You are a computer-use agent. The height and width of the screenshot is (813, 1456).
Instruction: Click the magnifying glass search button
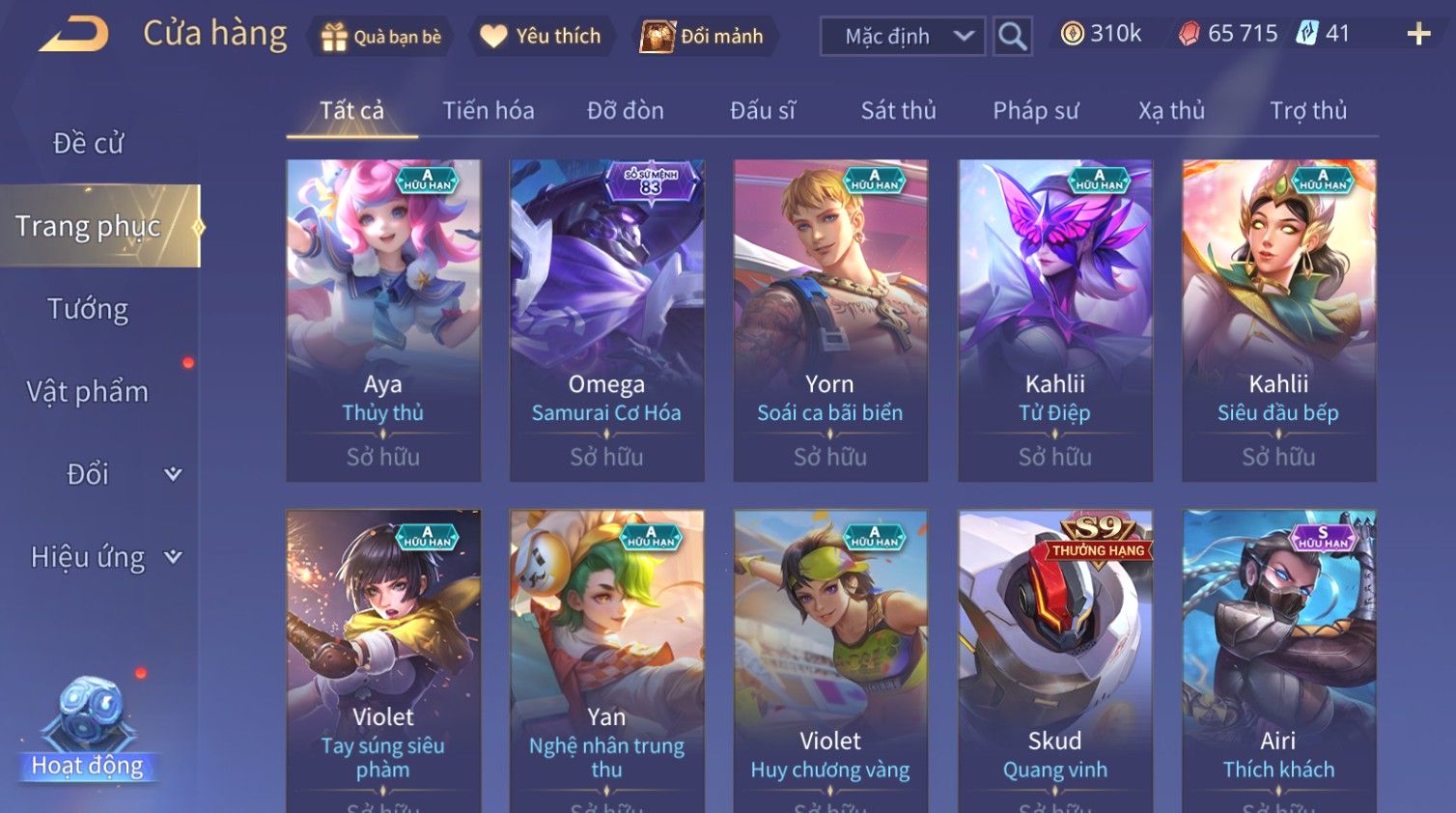(x=1012, y=37)
